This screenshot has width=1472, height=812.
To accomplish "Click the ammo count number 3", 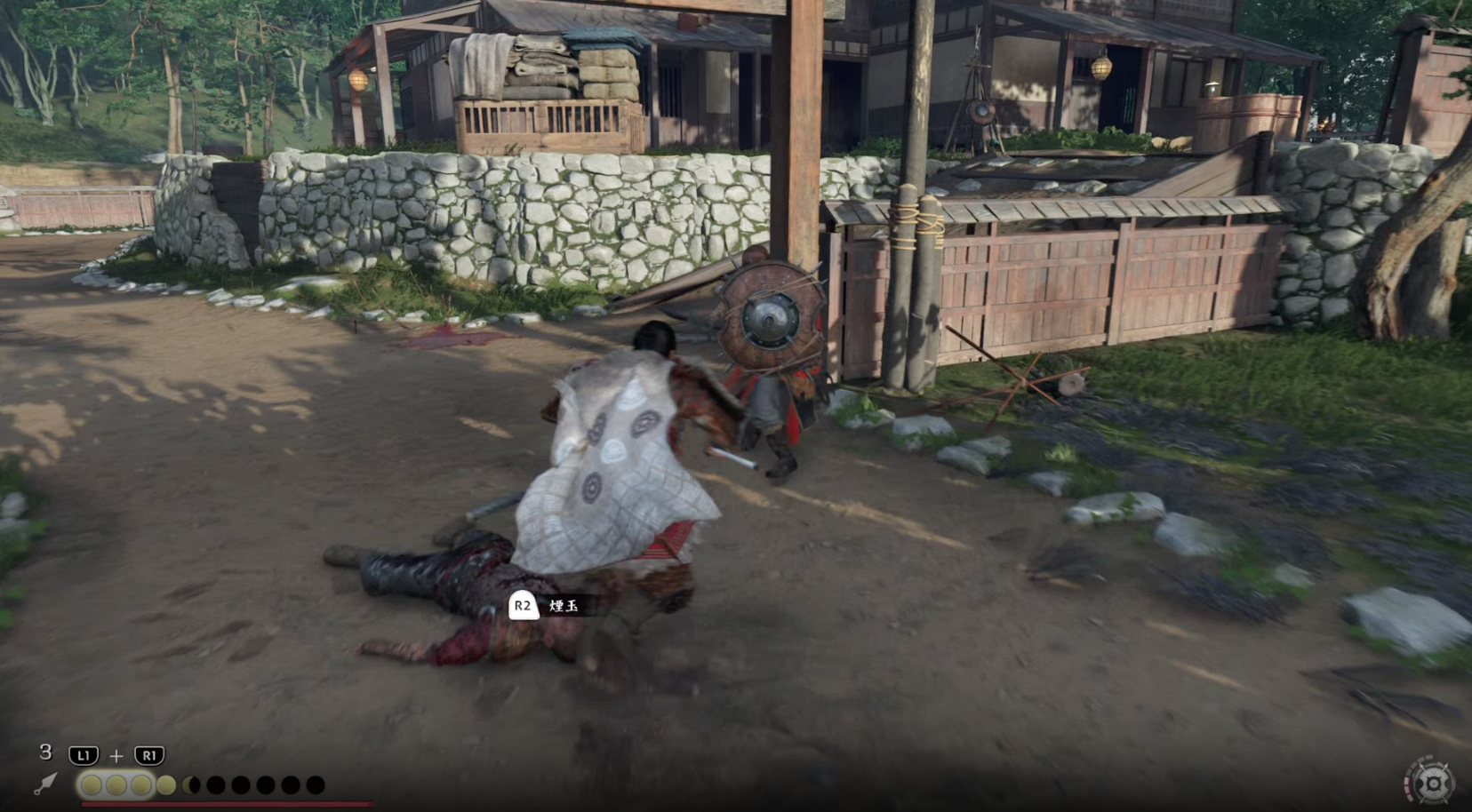I will (45, 752).
